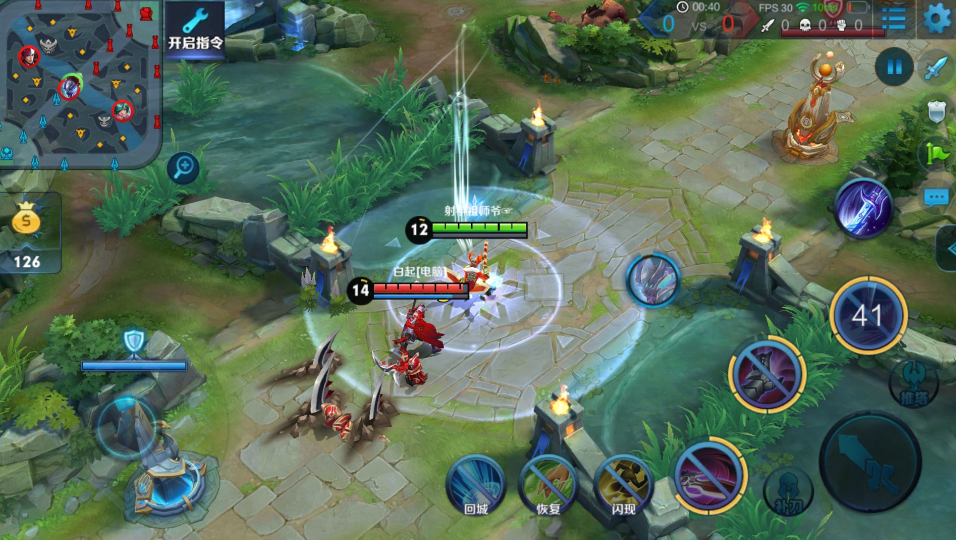This screenshot has height=540, width=956.
Task: Send the attack signal with the sword icon
Action: click(936, 68)
